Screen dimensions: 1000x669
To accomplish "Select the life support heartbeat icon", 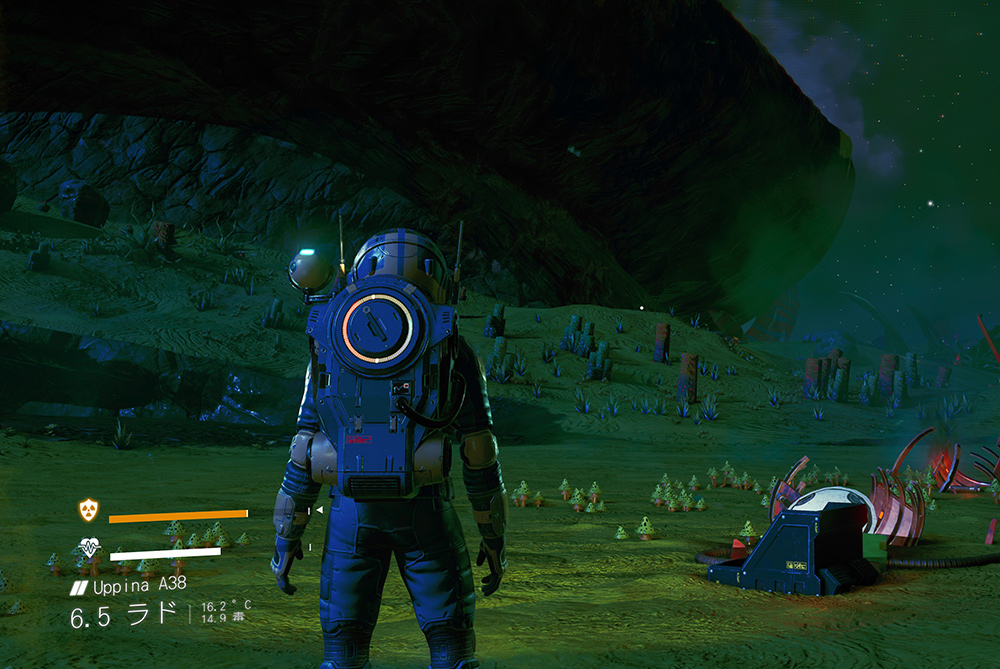I will (90, 549).
